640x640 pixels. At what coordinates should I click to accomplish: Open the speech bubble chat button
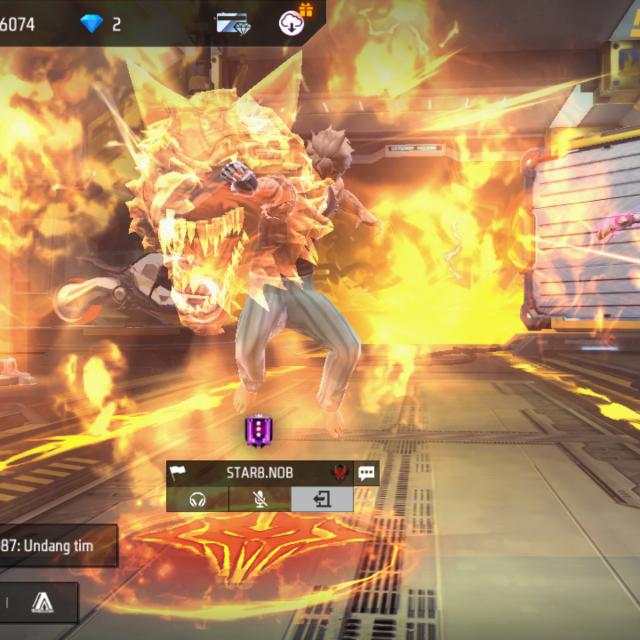pos(367,473)
